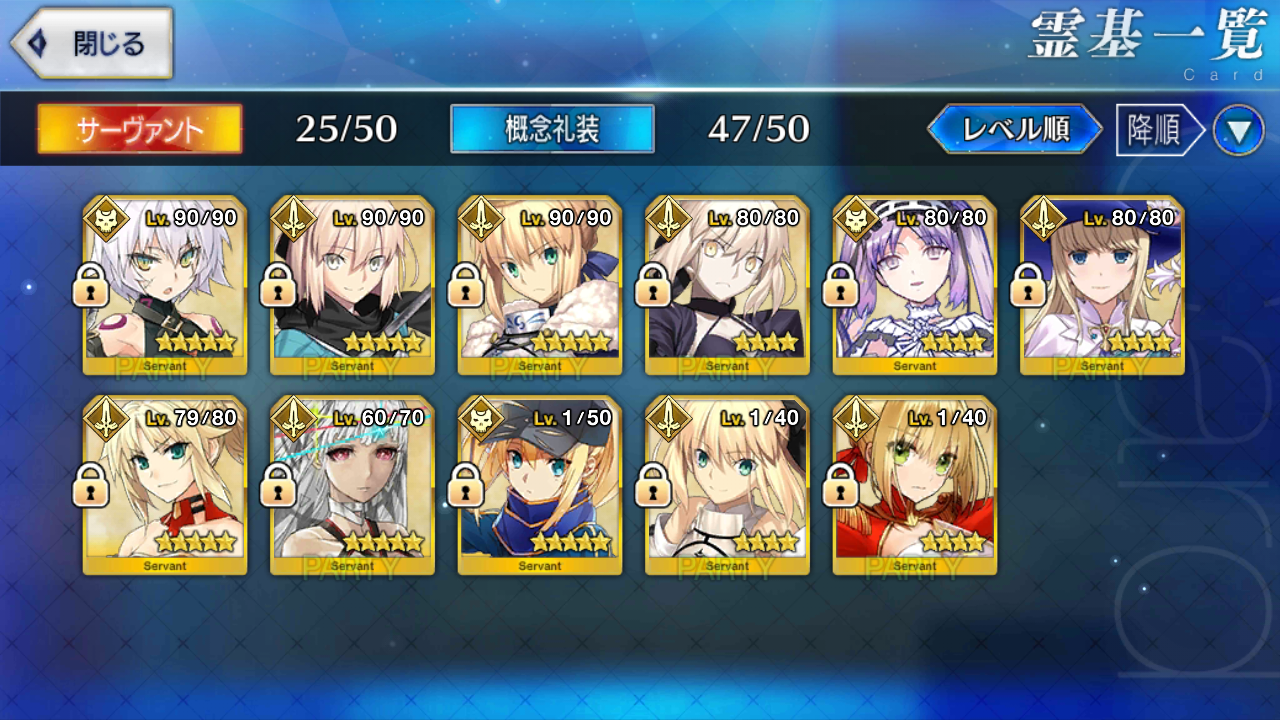
Task: Choose the pink-haired Lv. 90/90 saber with black scarf
Action: coord(352,285)
